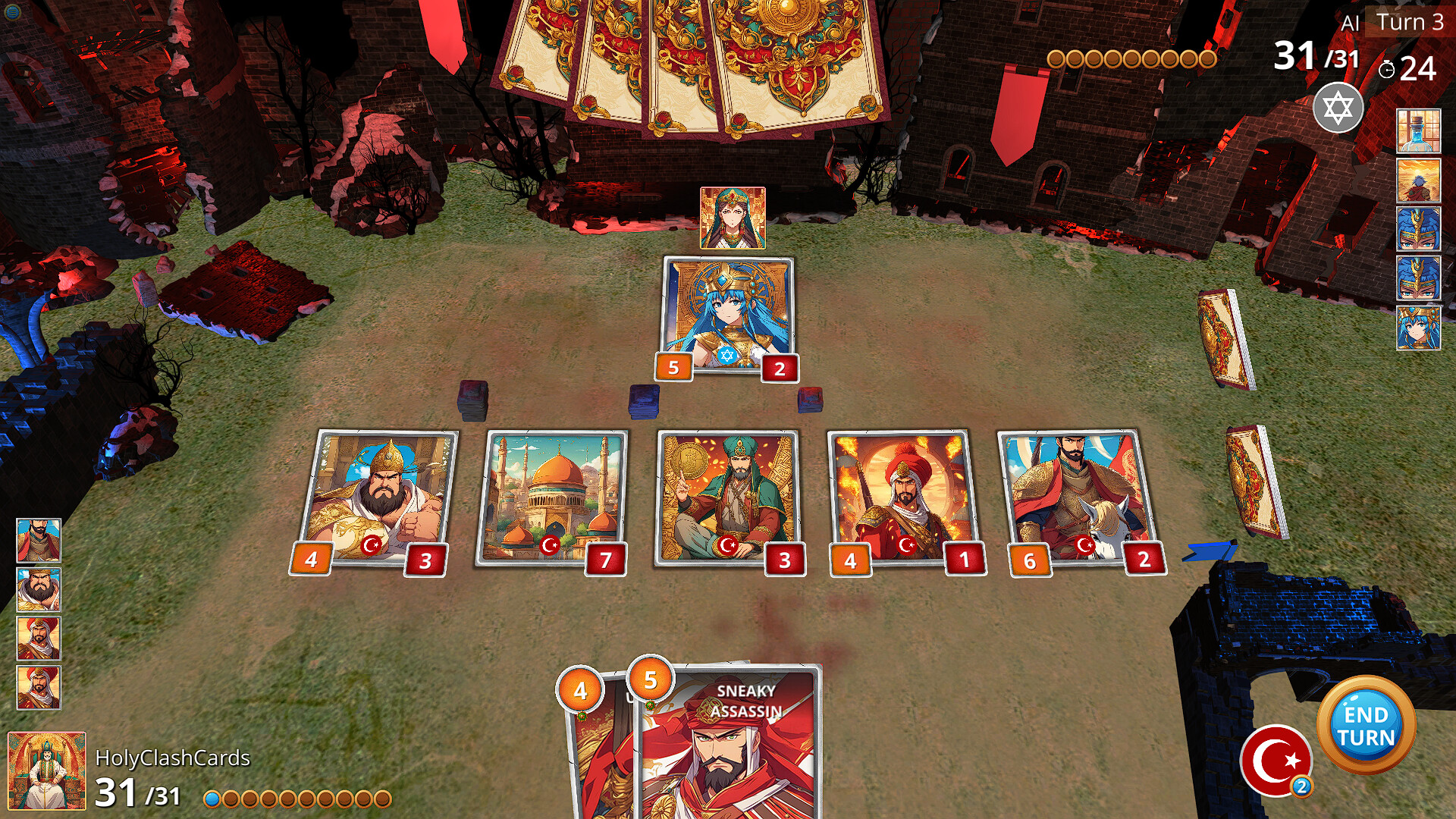Click the red 2 health badge on the hero
Image resolution: width=1456 pixels, height=819 pixels.
pyautogui.click(x=778, y=370)
